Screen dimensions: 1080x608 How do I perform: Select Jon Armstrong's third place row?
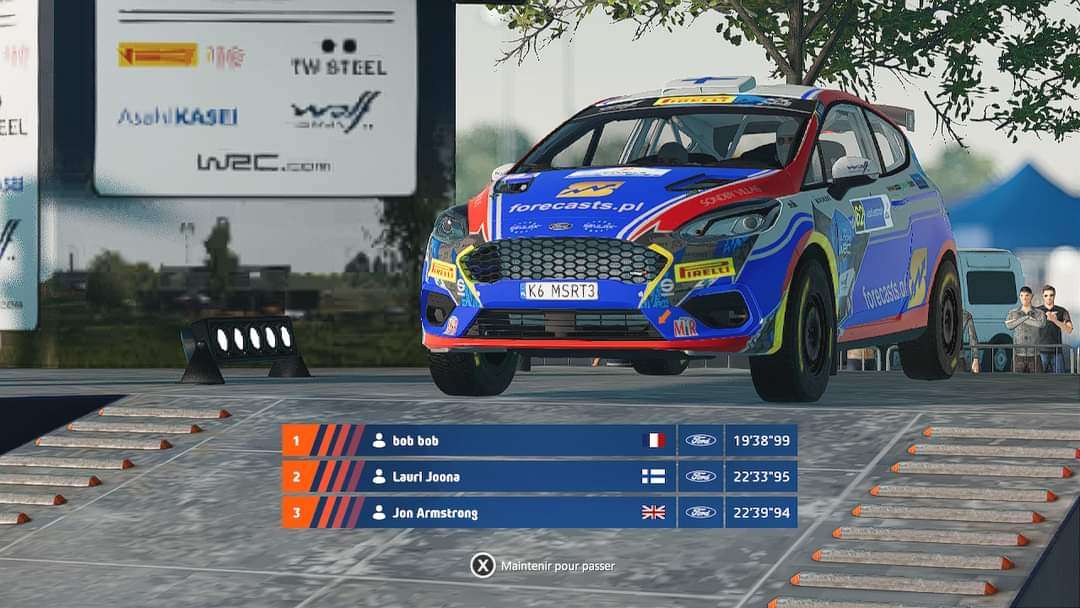[539, 512]
